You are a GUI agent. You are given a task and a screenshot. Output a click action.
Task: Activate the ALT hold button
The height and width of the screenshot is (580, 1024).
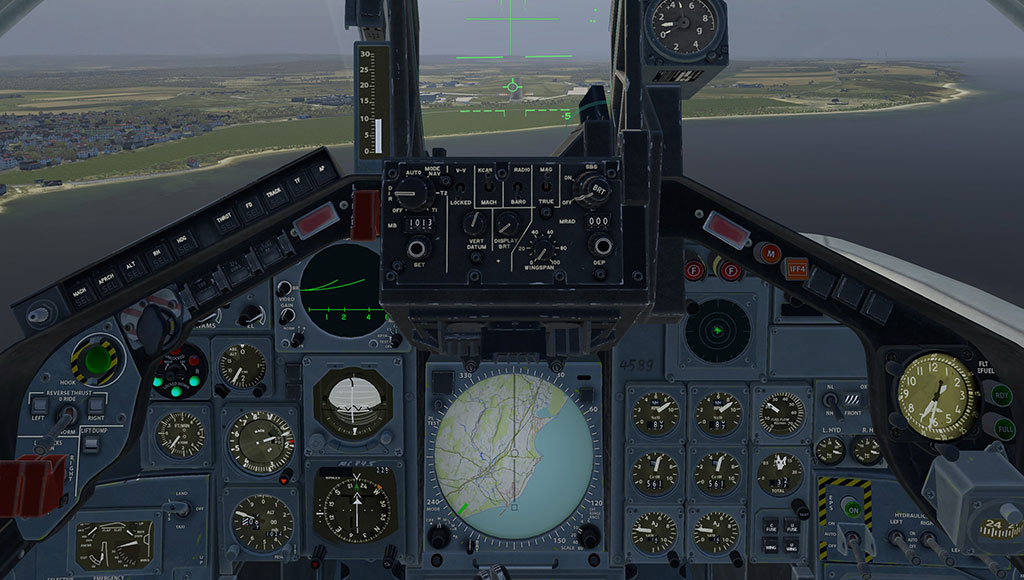tap(131, 265)
